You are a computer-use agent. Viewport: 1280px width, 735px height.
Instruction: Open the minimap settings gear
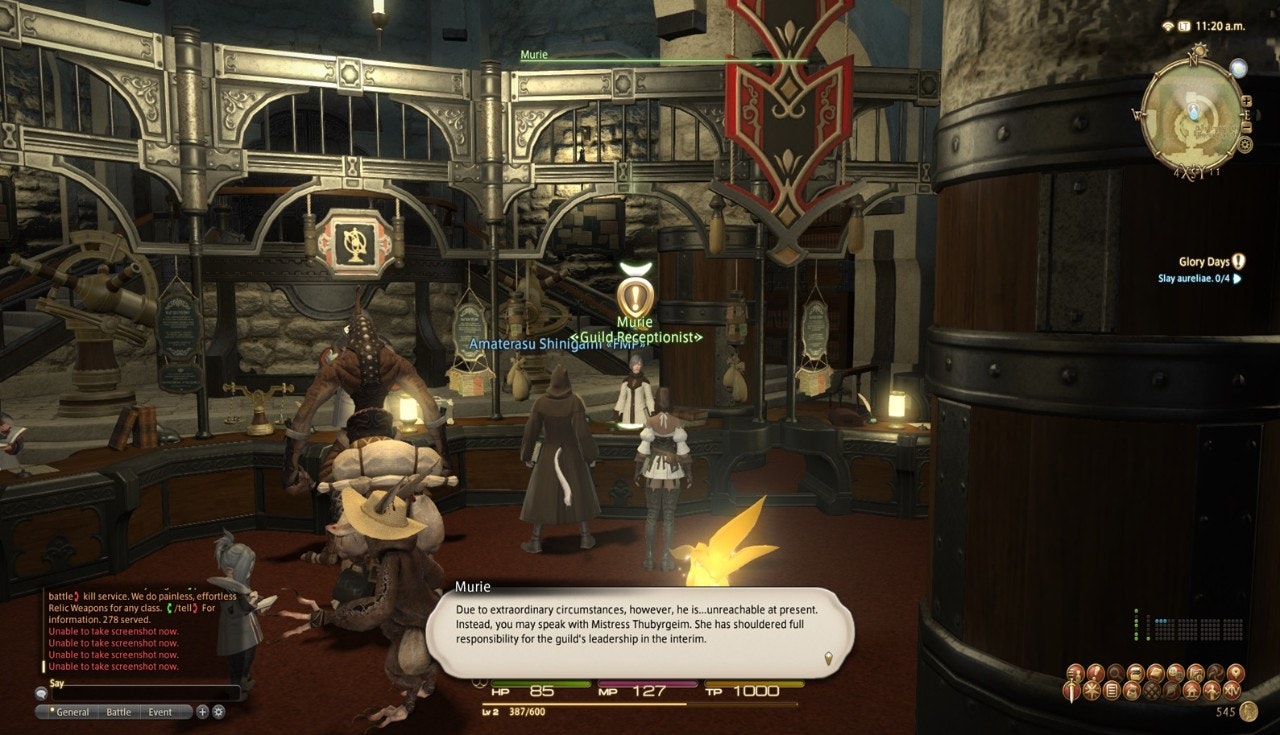(1245, 144)
